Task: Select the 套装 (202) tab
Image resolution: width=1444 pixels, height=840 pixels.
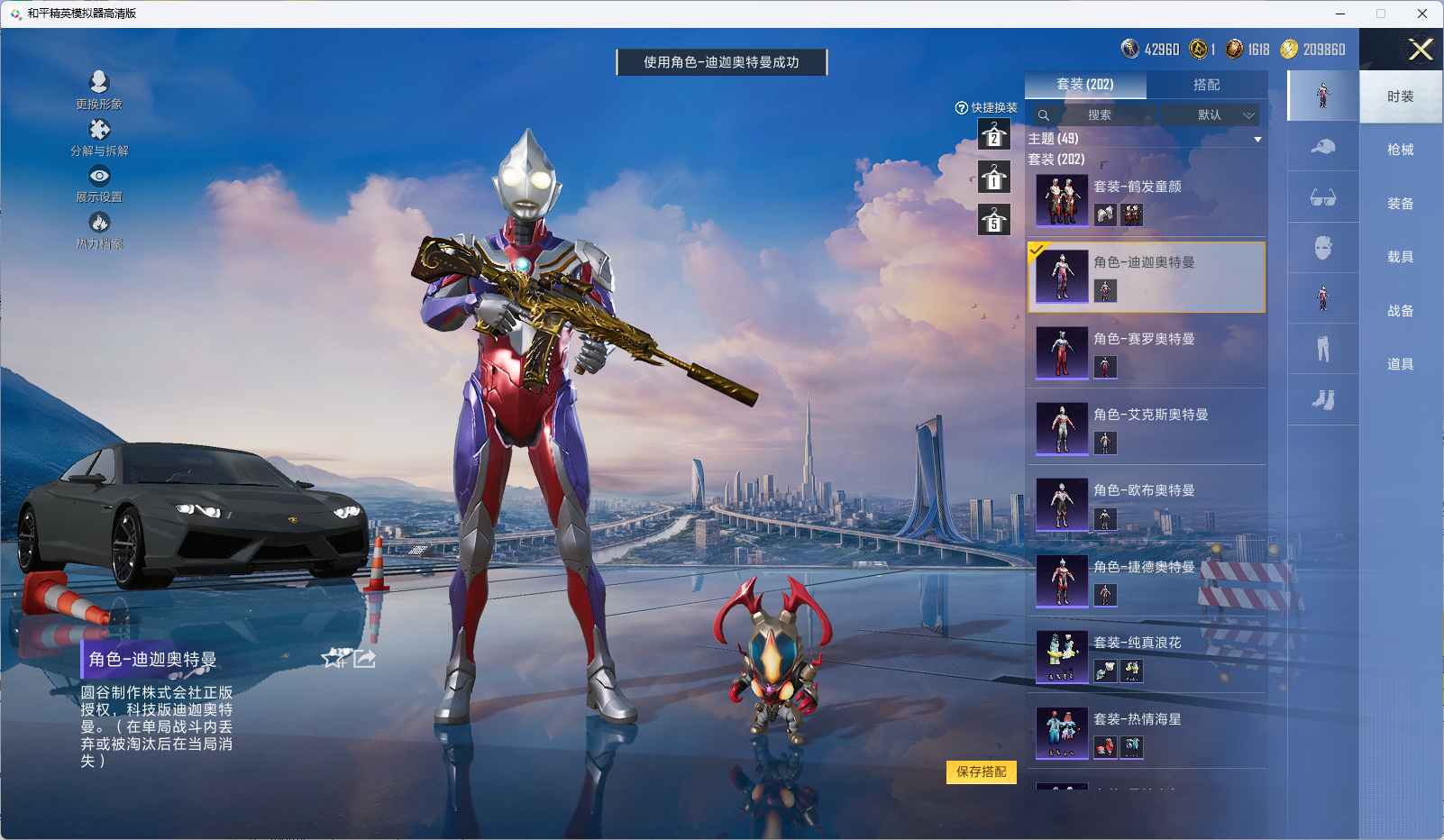Action: (x=1085, y=85)
